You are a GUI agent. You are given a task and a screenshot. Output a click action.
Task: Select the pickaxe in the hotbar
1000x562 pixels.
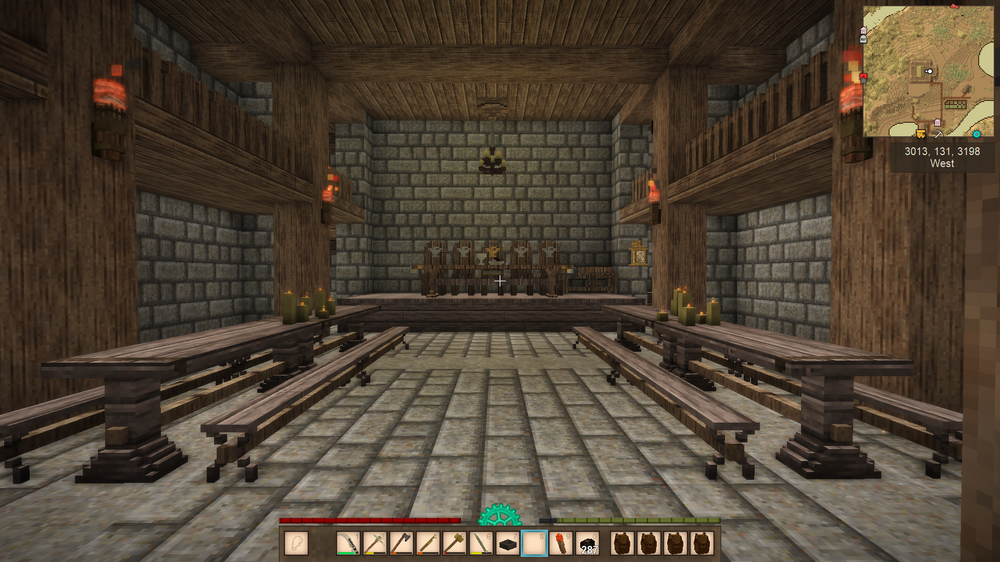pyautogui.click(x=376, y=543)
